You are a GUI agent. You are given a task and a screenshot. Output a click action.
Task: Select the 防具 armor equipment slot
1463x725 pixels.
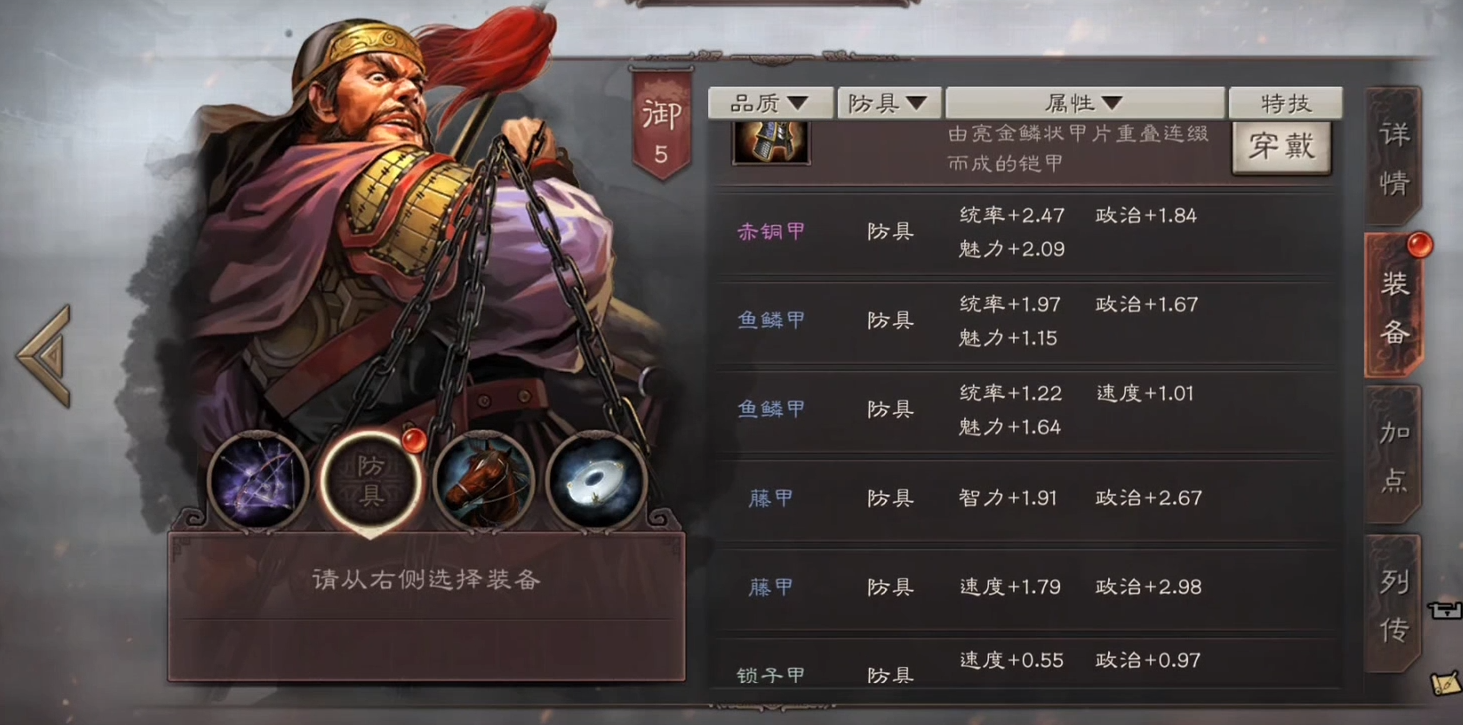370,482
